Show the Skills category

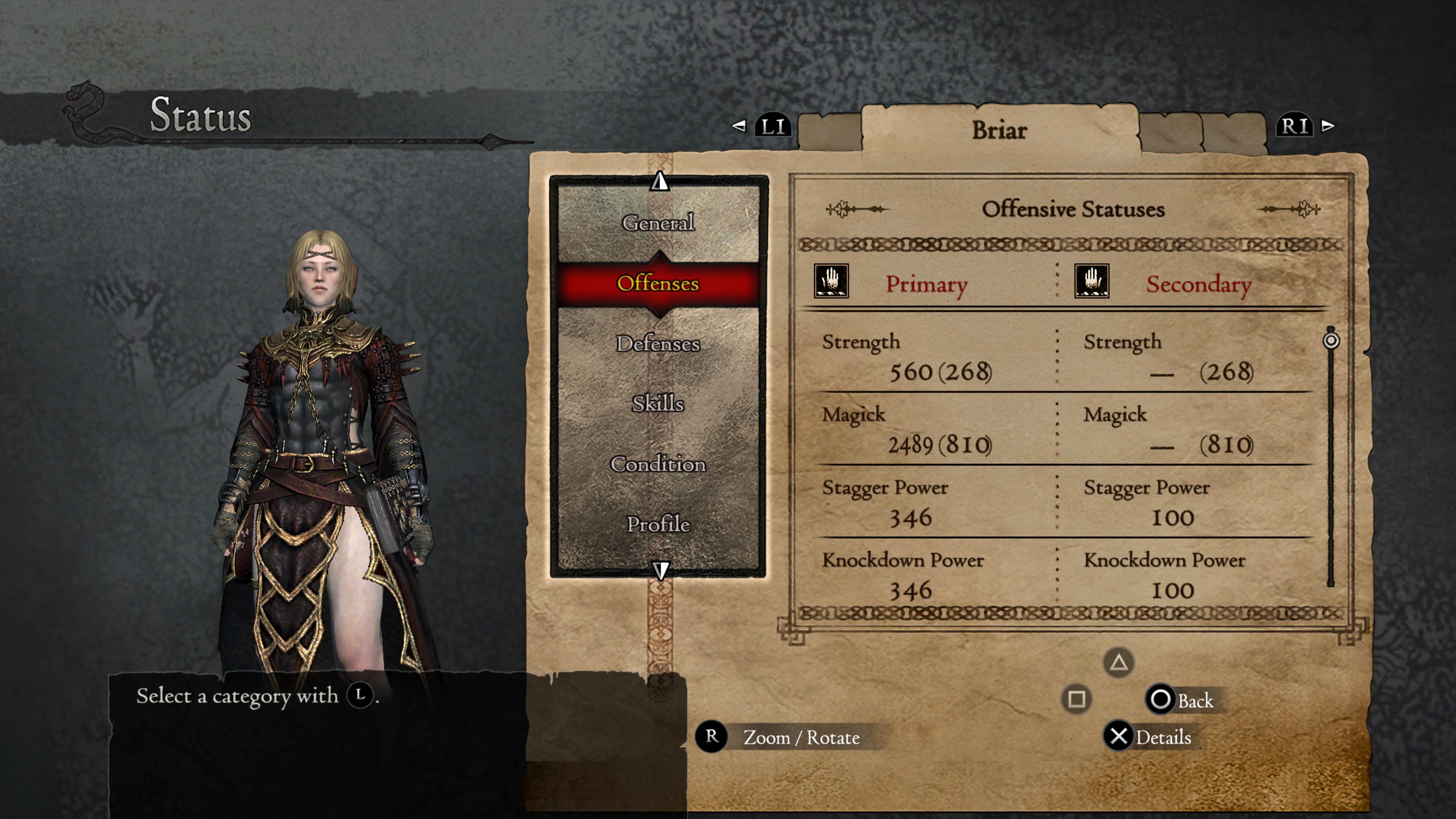pyautogui.click(x=658, y=403)
